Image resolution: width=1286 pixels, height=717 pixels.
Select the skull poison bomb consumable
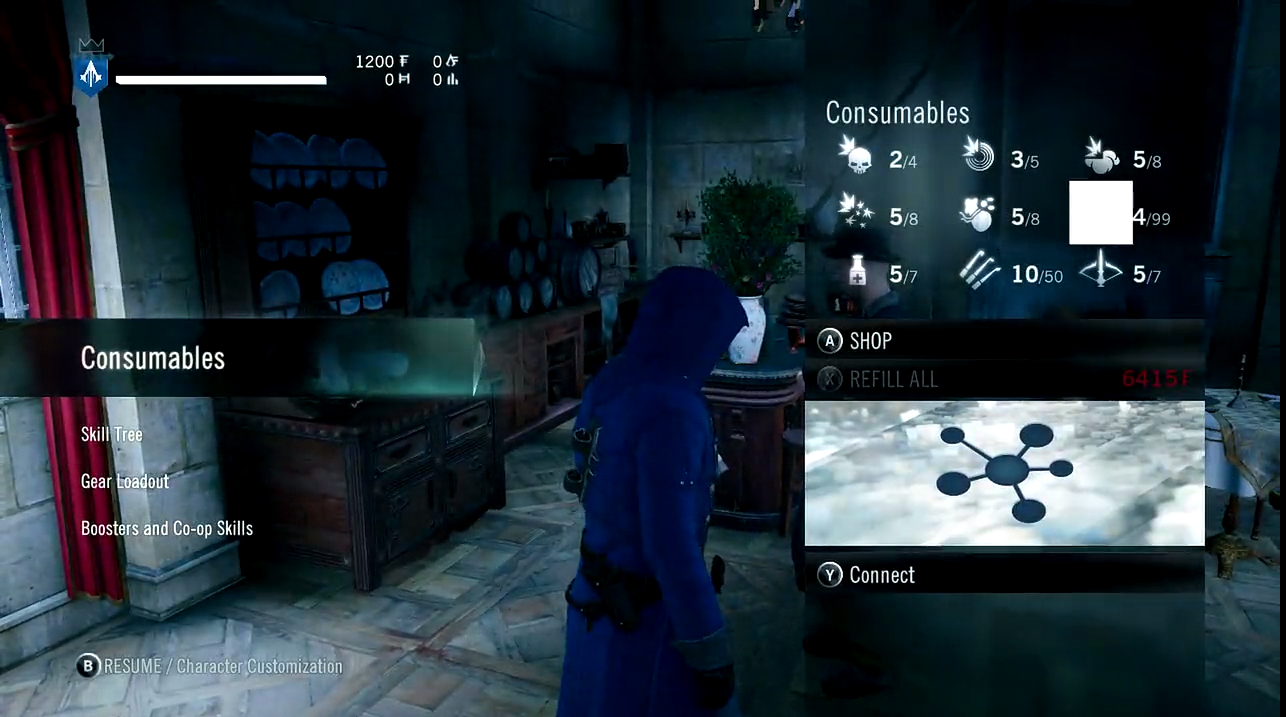pyautogui.click(x=857, y=157)
